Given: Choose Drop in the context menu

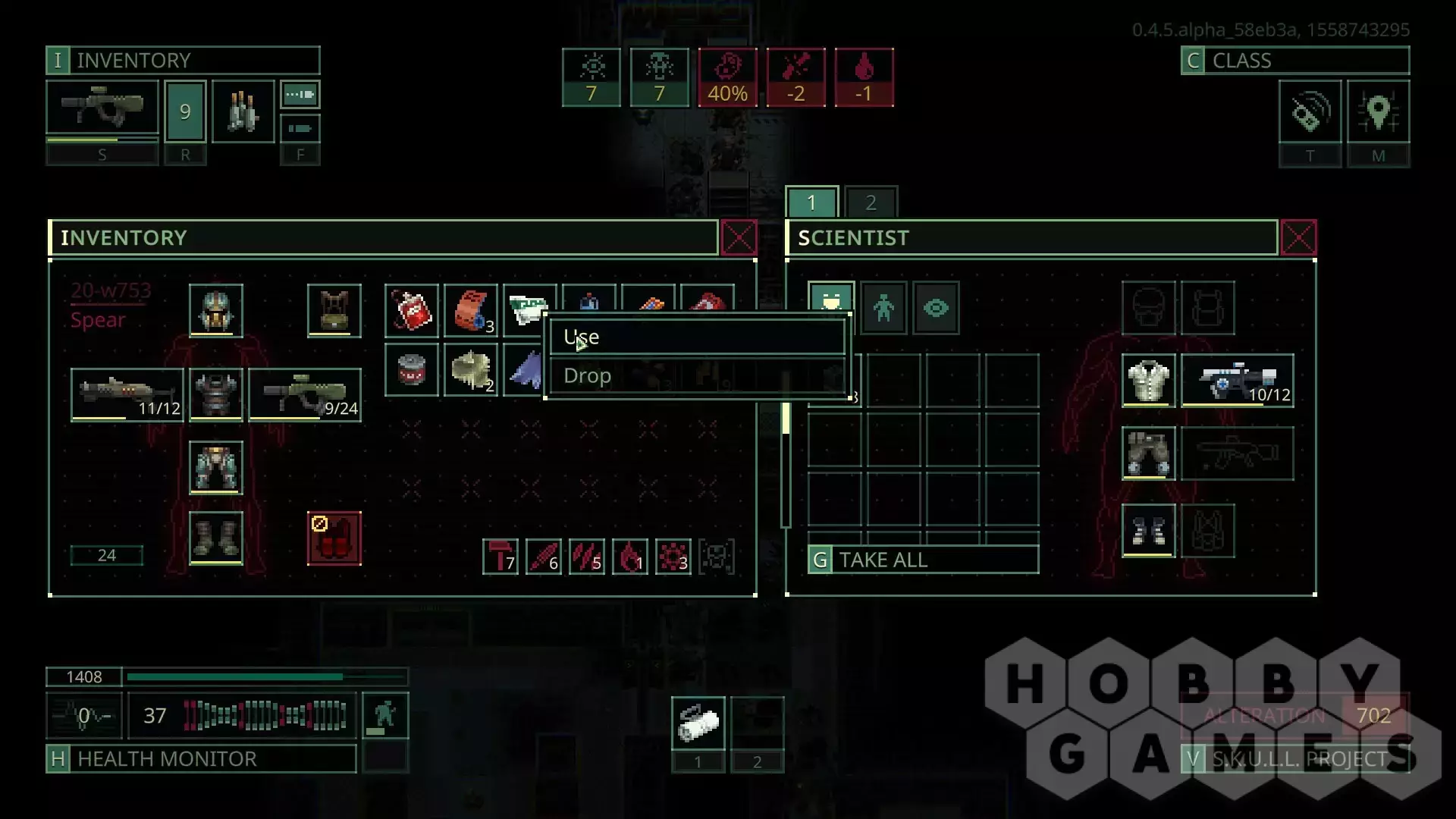Looking at the screenshot, I should click(x=696, y=376).
